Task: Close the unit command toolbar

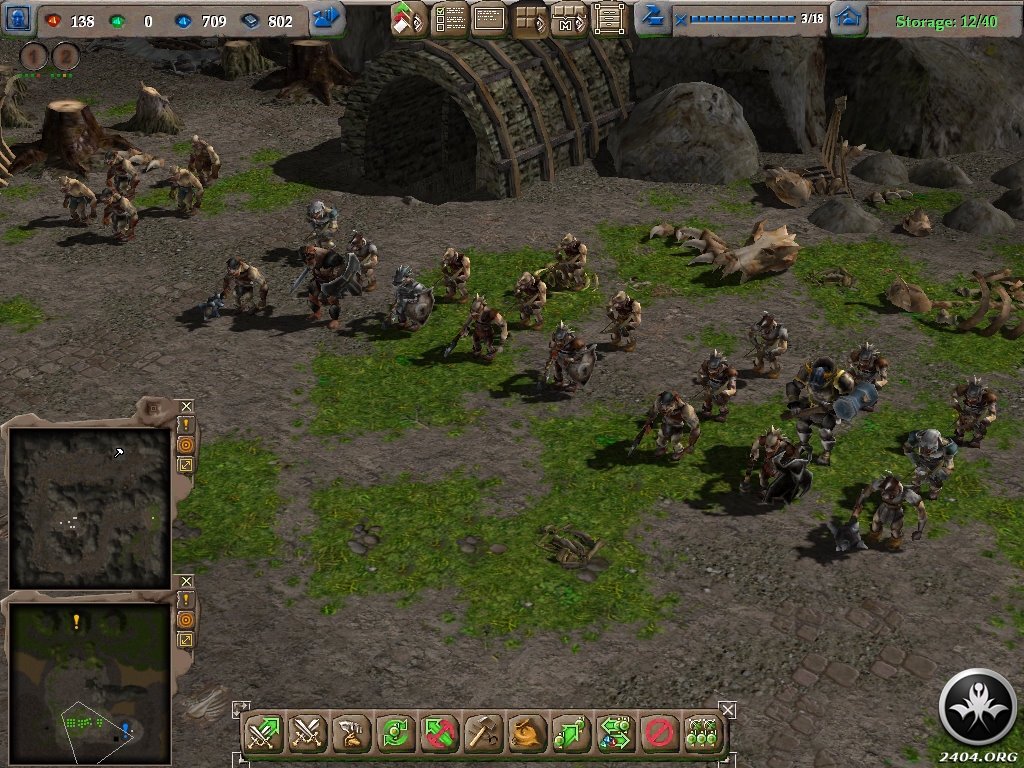Action: pos(728,709)
